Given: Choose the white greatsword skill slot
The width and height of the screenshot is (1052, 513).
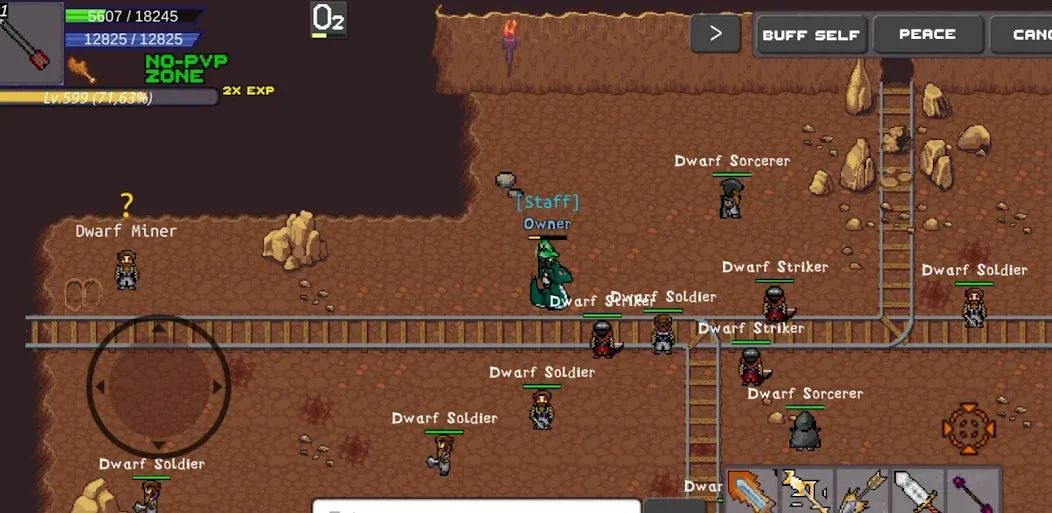Looking at the screenshot, I should pos(916,492).
